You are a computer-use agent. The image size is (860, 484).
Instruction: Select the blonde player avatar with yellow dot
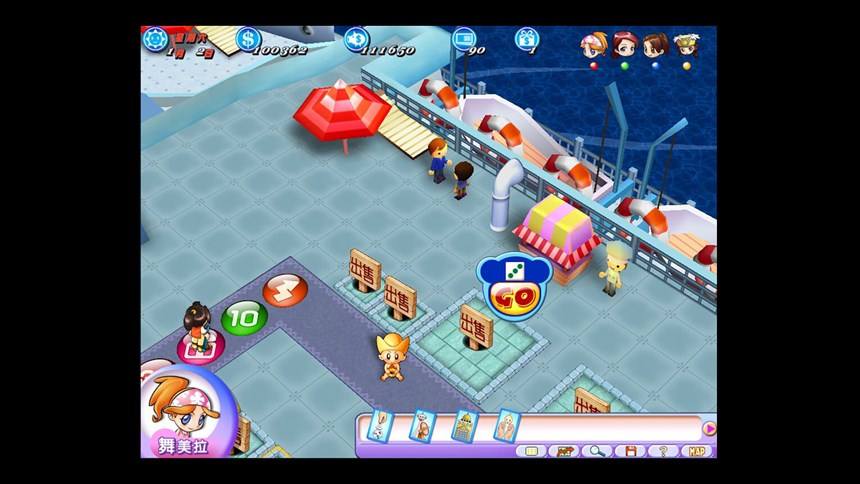686,46
